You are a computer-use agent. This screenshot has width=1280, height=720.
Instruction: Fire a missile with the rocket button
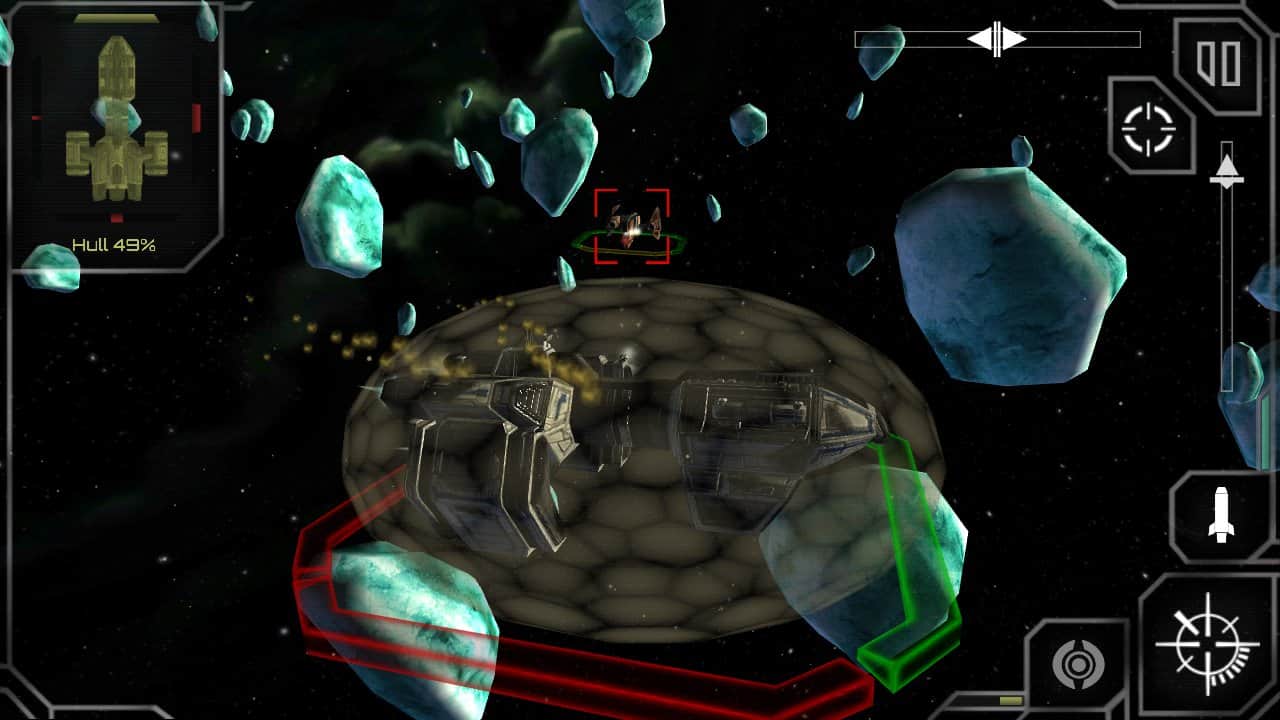coord(1221,514)
